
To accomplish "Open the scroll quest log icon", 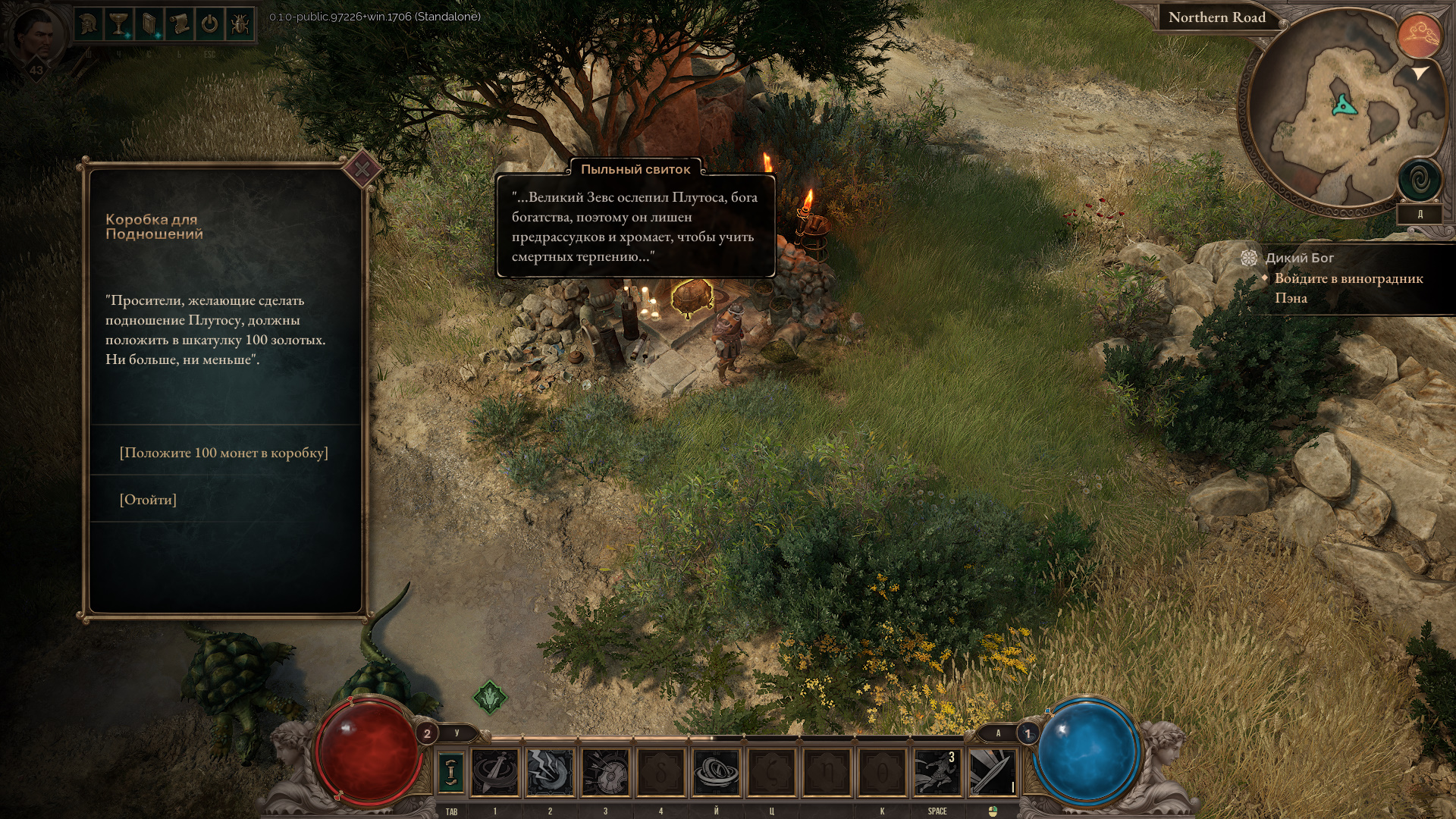I will (x=180, y=24).
